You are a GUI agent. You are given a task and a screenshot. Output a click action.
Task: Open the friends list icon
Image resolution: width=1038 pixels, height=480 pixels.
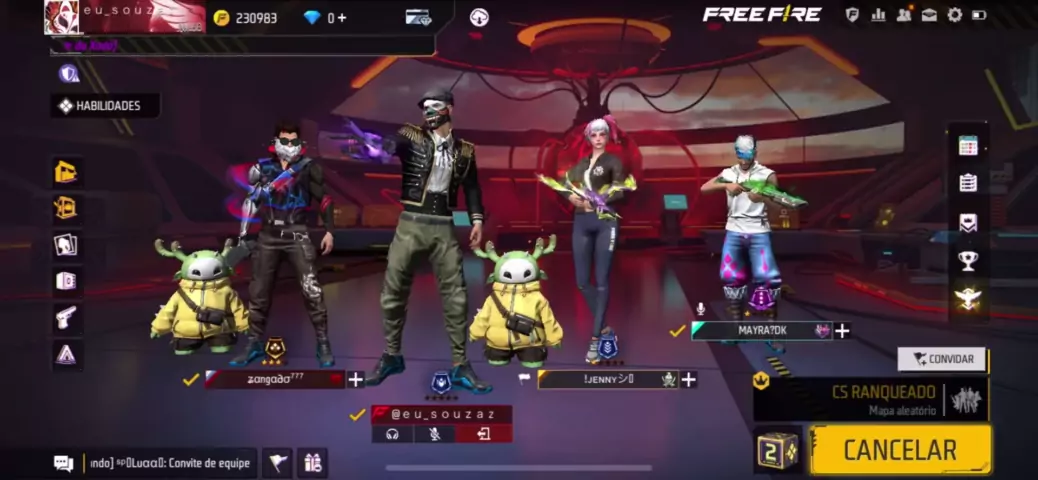[x=904, y=15]
